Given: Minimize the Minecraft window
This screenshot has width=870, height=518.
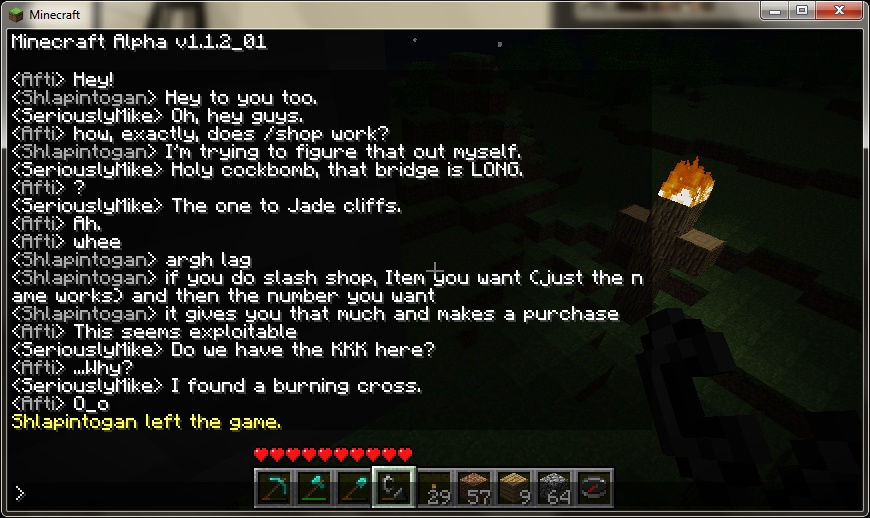Looking at the screenshot, I should click(x=774, y=10).
